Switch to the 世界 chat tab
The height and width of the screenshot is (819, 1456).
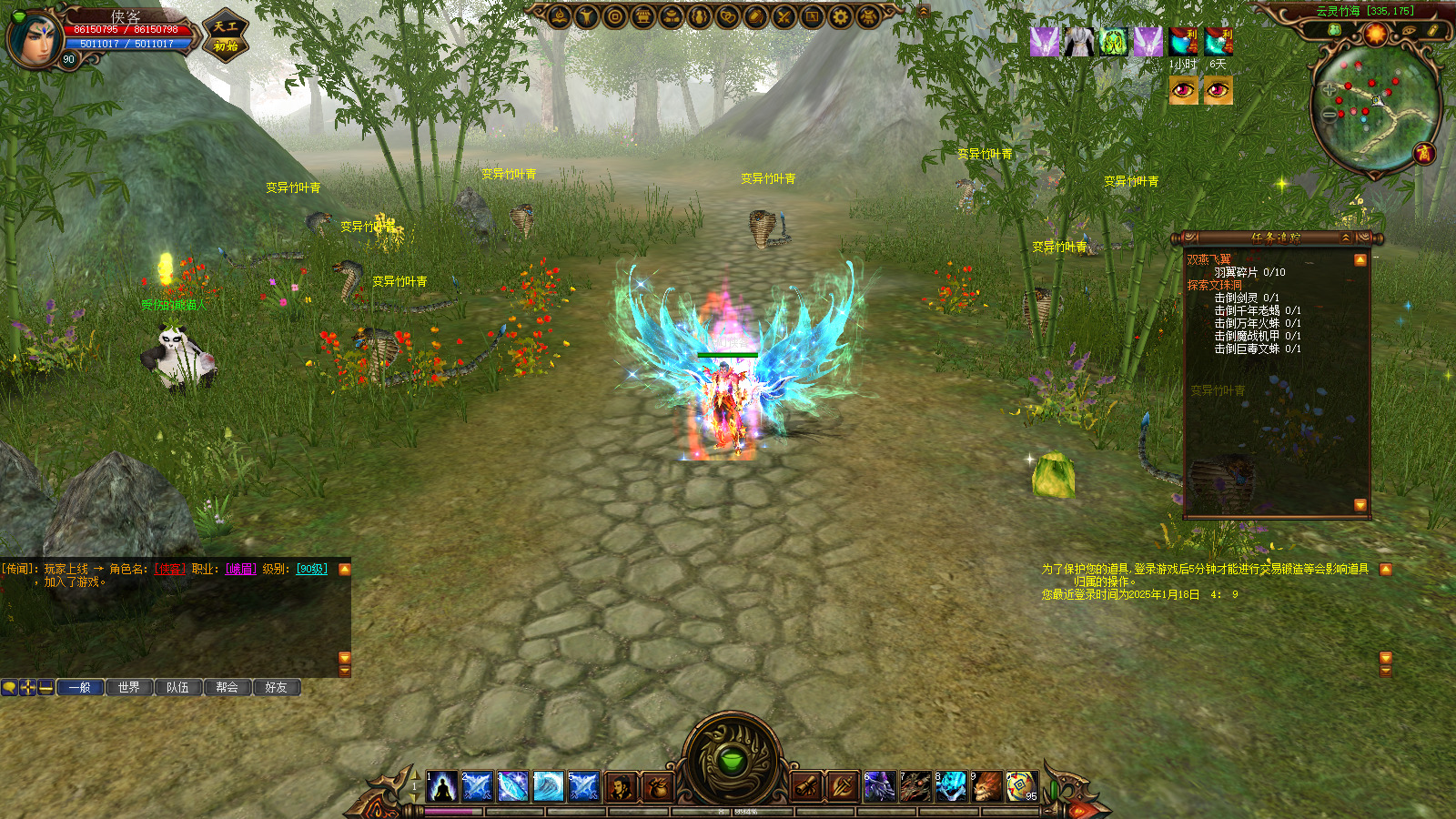click(x=129, y=688)
